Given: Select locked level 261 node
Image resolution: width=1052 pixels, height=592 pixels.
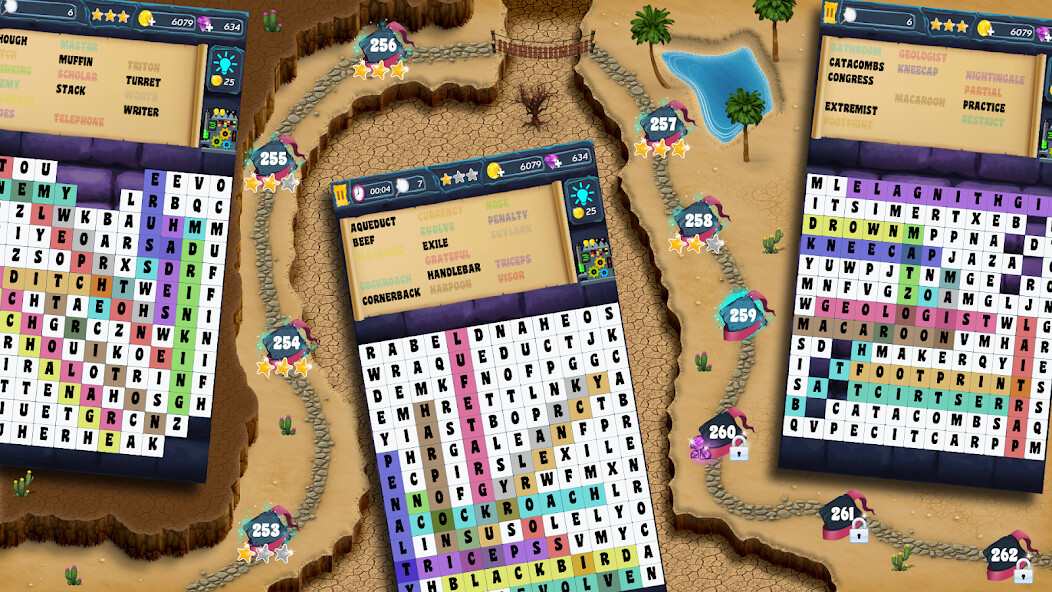Looking at the screenshot, I should coord(843,516).
